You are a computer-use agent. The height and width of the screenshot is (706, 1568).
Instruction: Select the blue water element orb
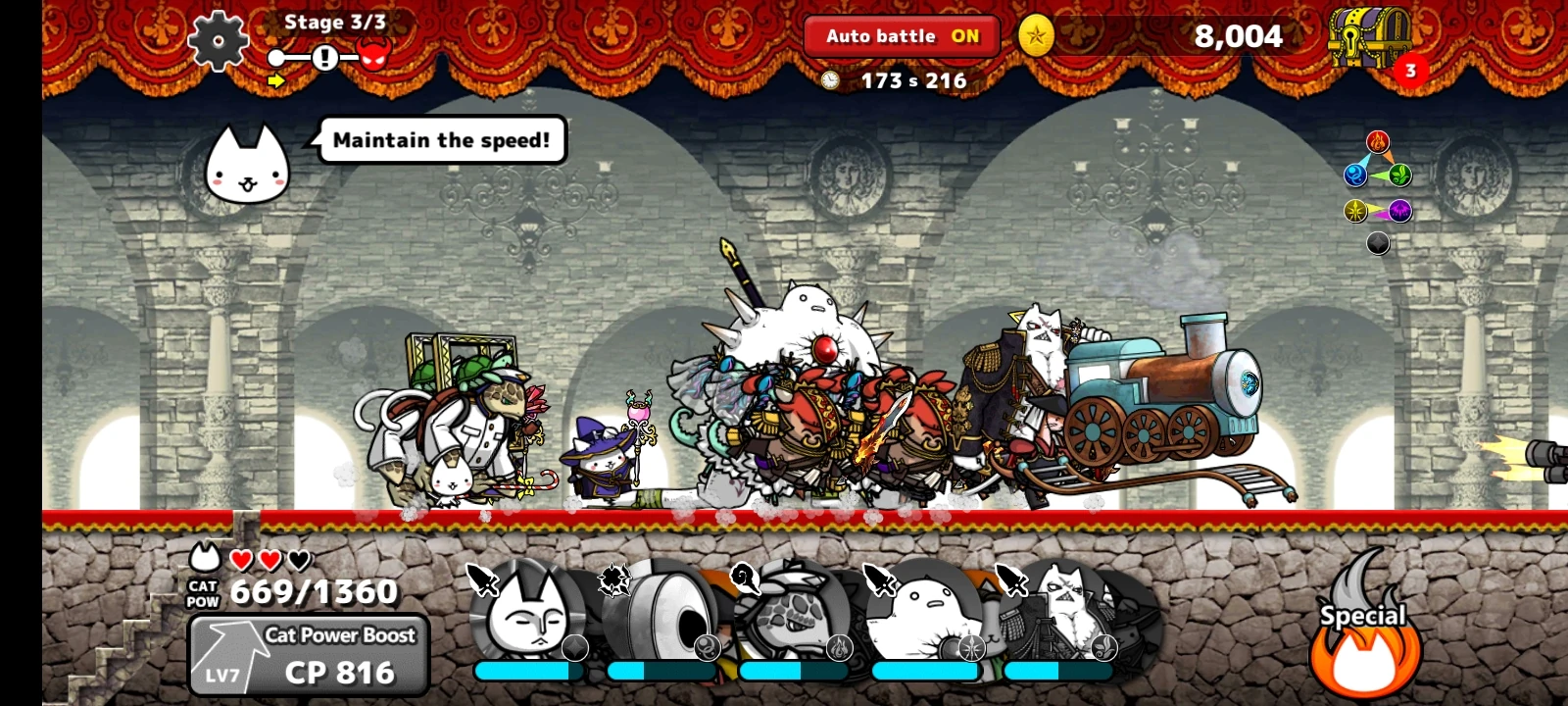pyautogui.click(x=1355, y=175)
